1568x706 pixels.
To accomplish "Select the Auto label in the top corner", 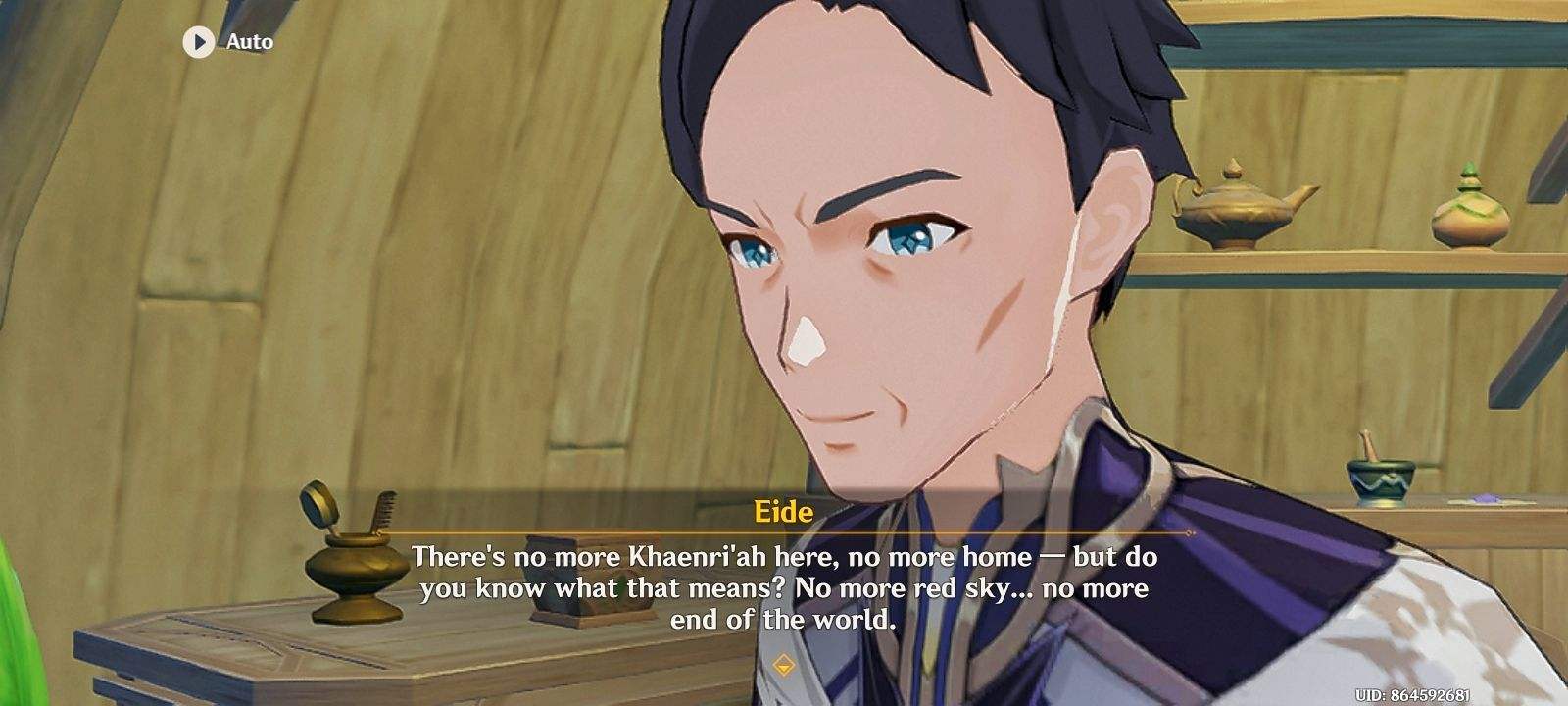I will tap(249, 42).
